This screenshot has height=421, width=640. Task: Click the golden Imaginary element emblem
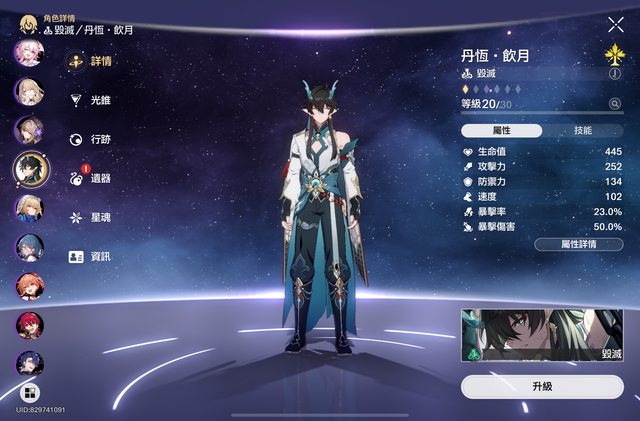[x=614, y=51]
